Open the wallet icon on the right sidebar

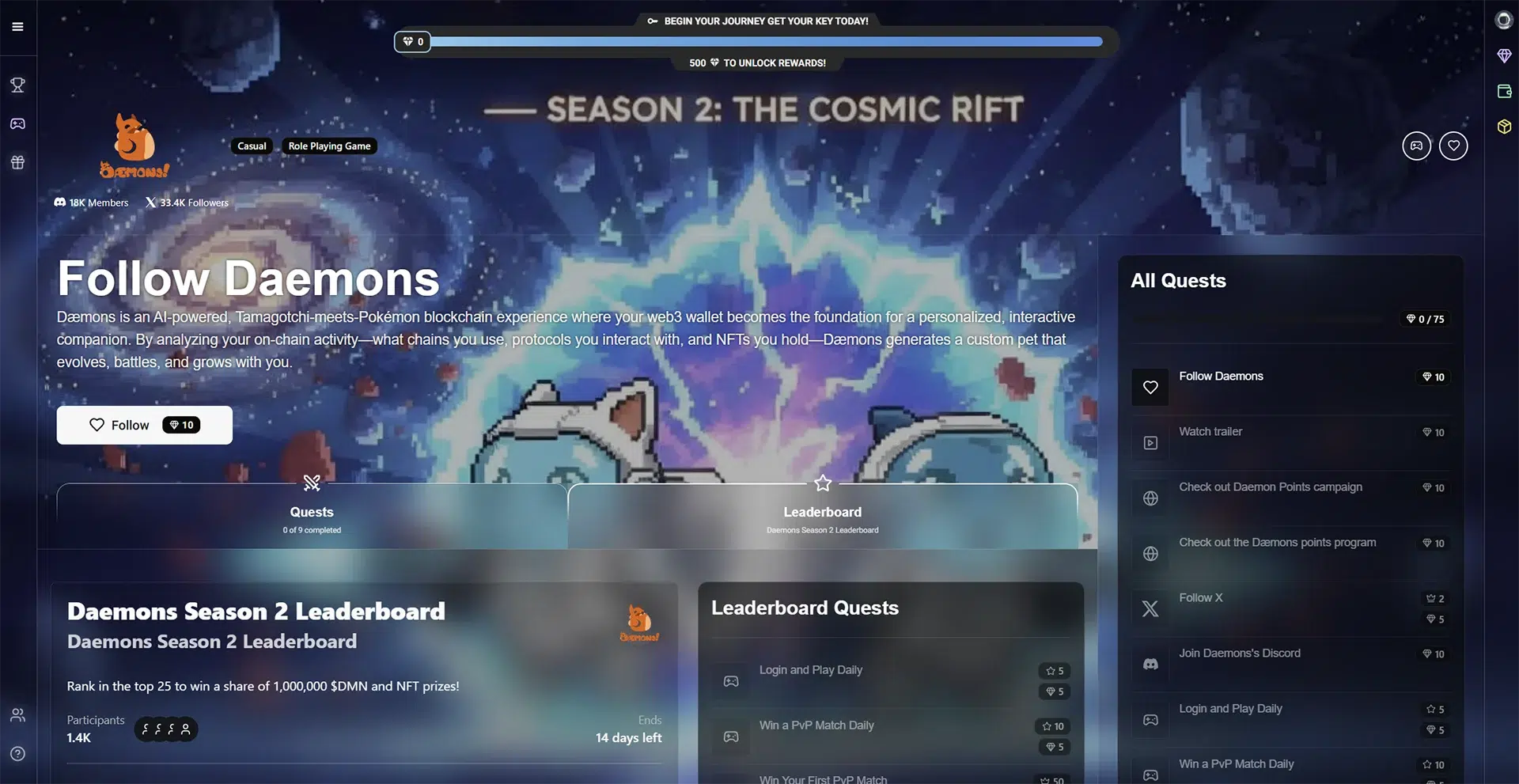point(1504,91)
